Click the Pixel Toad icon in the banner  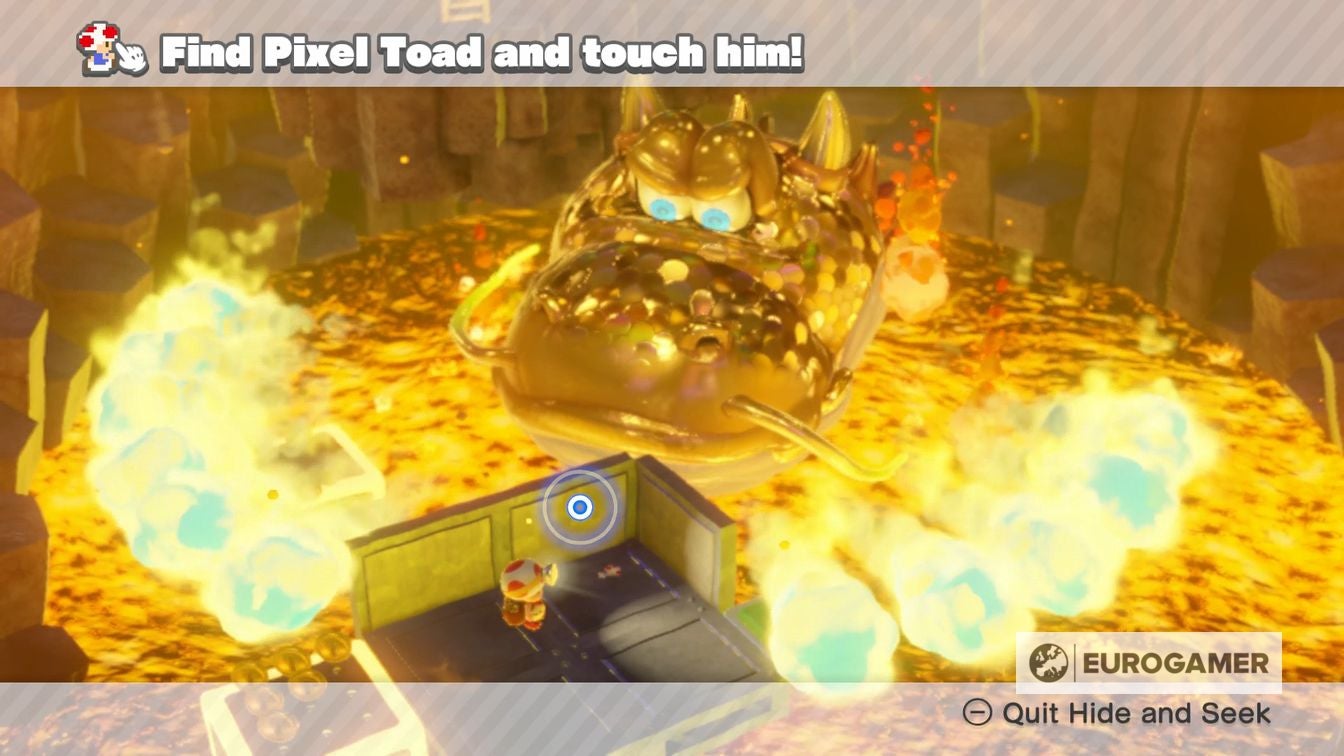point(97,45)
